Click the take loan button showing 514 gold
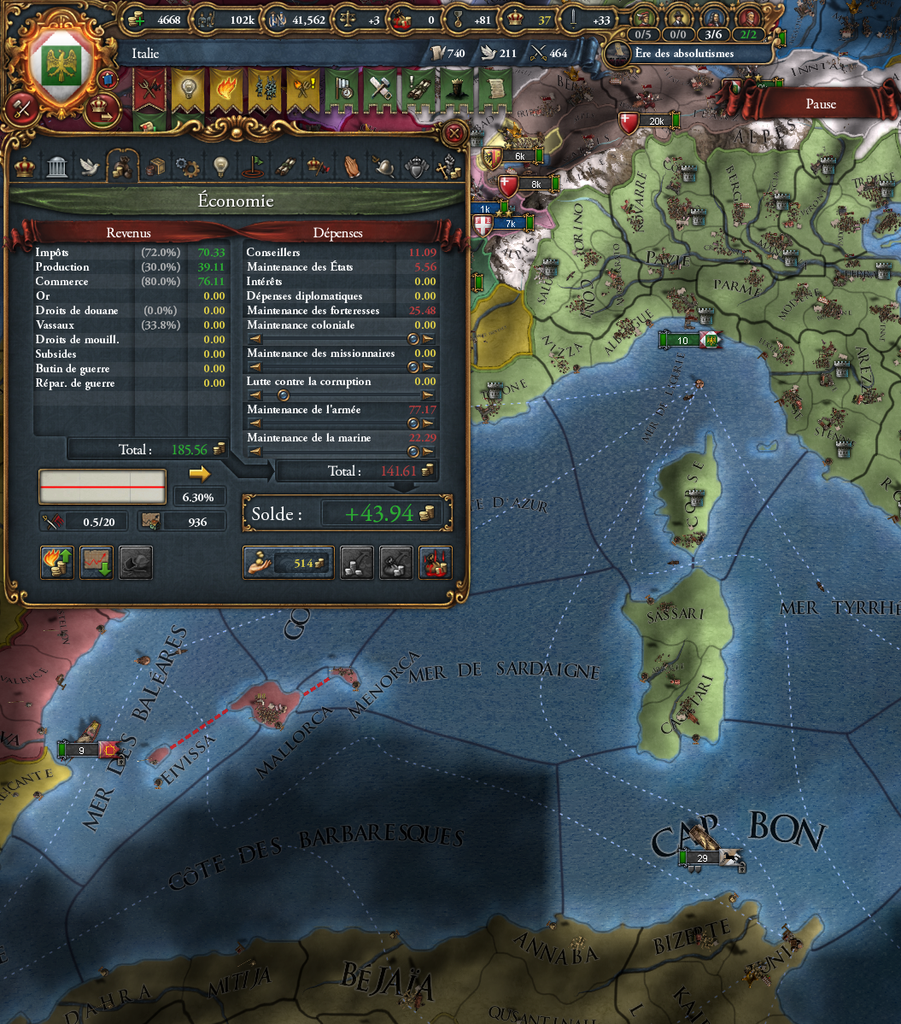This screenshot has width=901, height=1024. [290, 564]
